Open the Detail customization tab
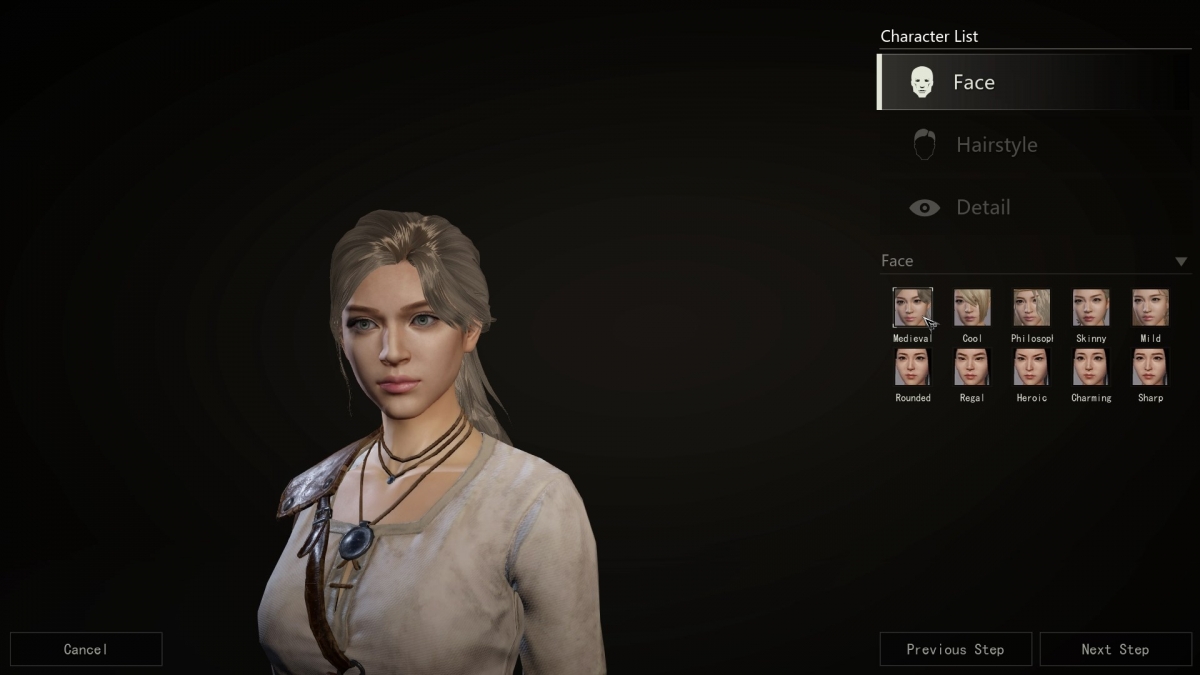Viewport: 1200px width, 675px height. pos(1034,207)
